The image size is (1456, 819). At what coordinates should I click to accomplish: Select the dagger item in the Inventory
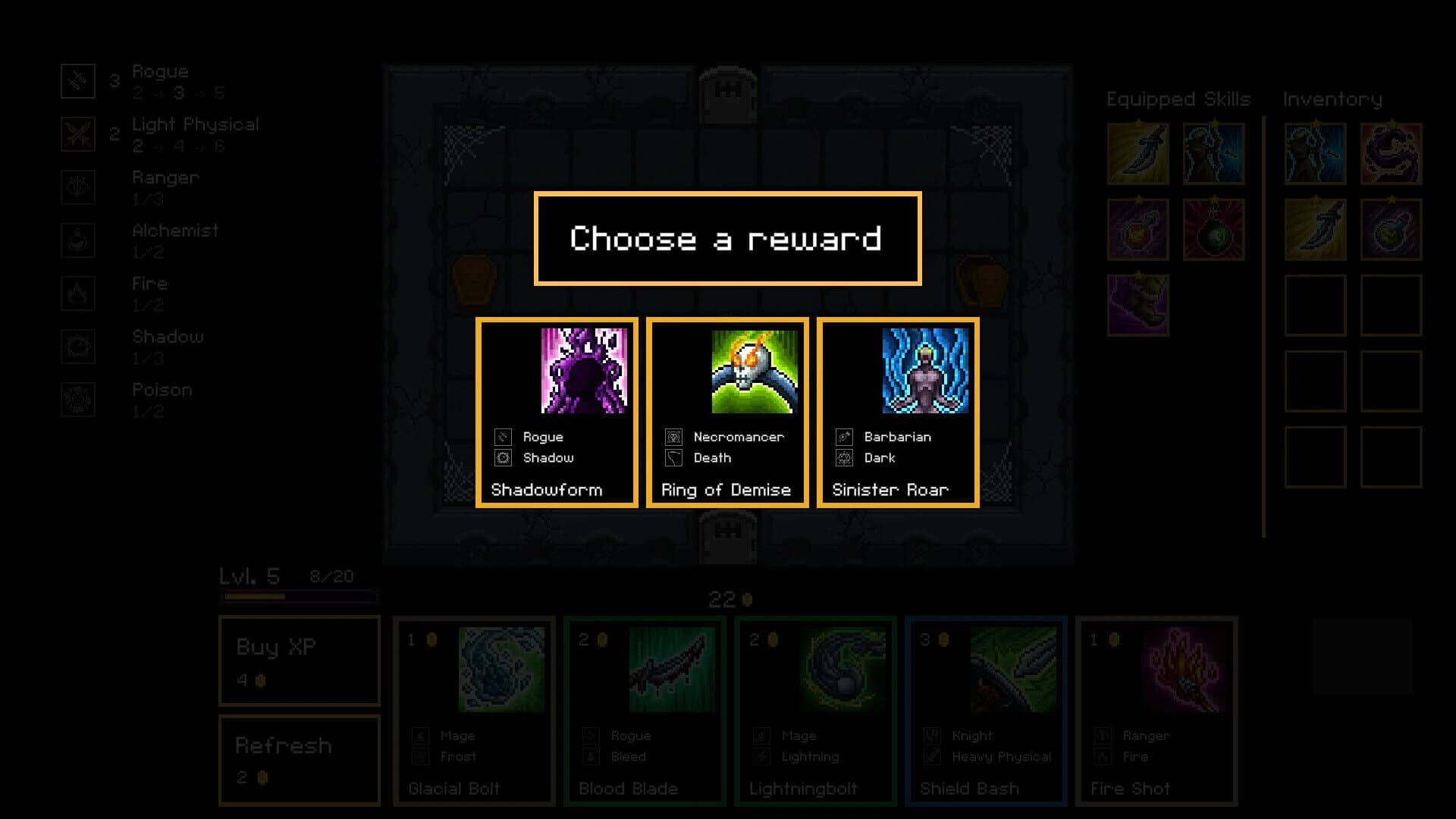point(1314,229)
